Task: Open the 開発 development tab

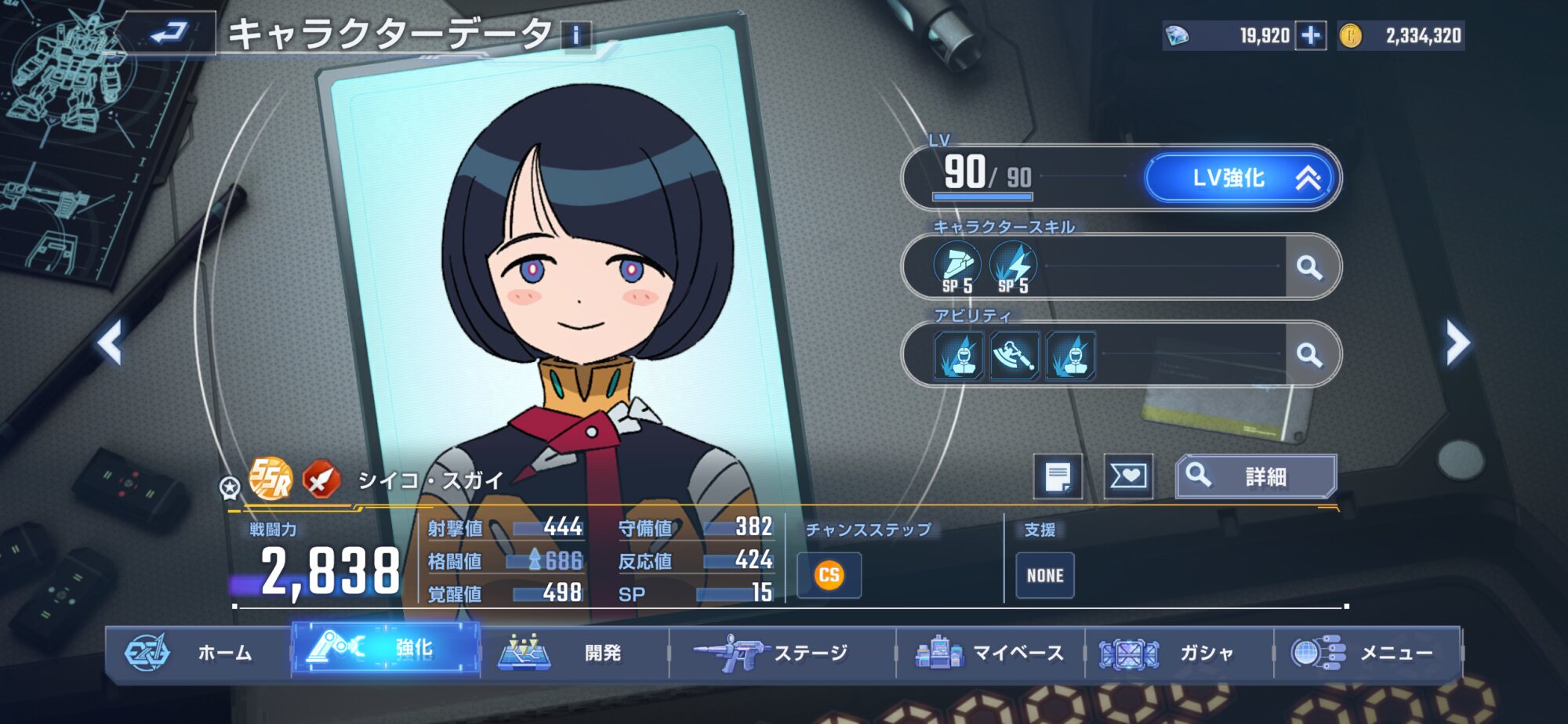Action: 574,652
